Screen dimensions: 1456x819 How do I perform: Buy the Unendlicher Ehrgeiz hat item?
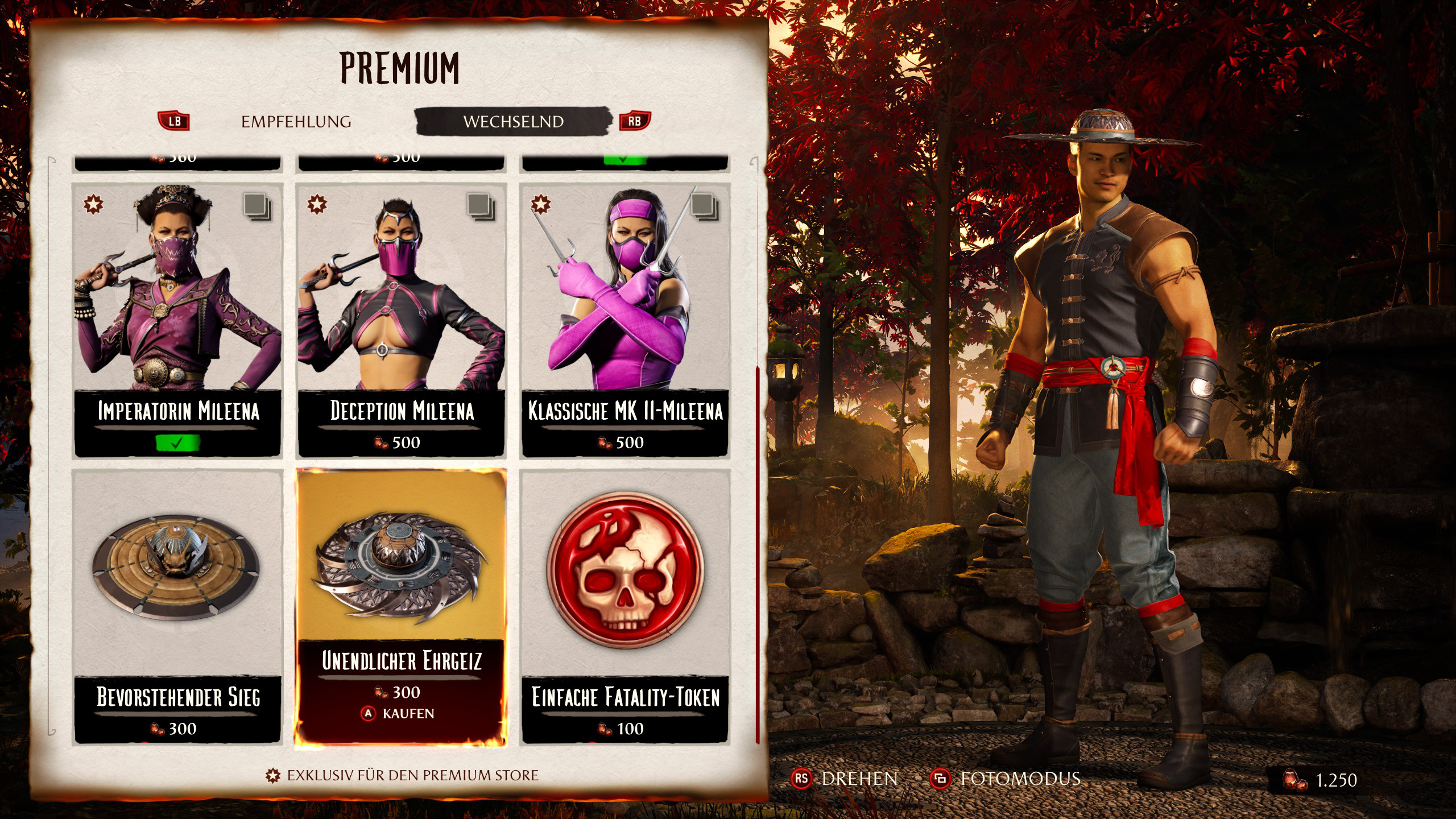click(401, 606)
